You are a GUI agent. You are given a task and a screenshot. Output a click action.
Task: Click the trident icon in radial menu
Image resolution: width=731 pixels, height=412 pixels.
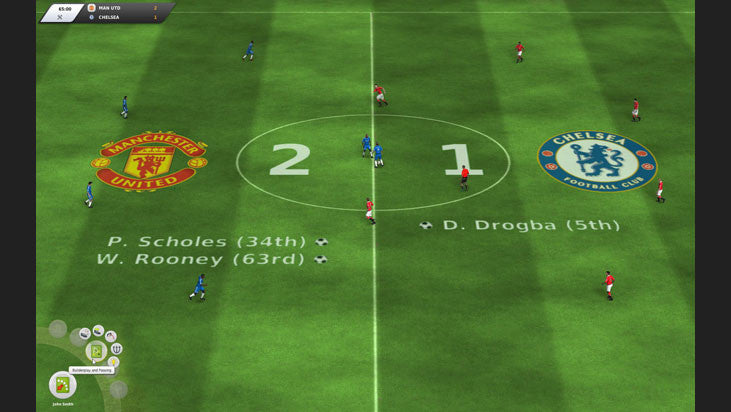[117, 349]
